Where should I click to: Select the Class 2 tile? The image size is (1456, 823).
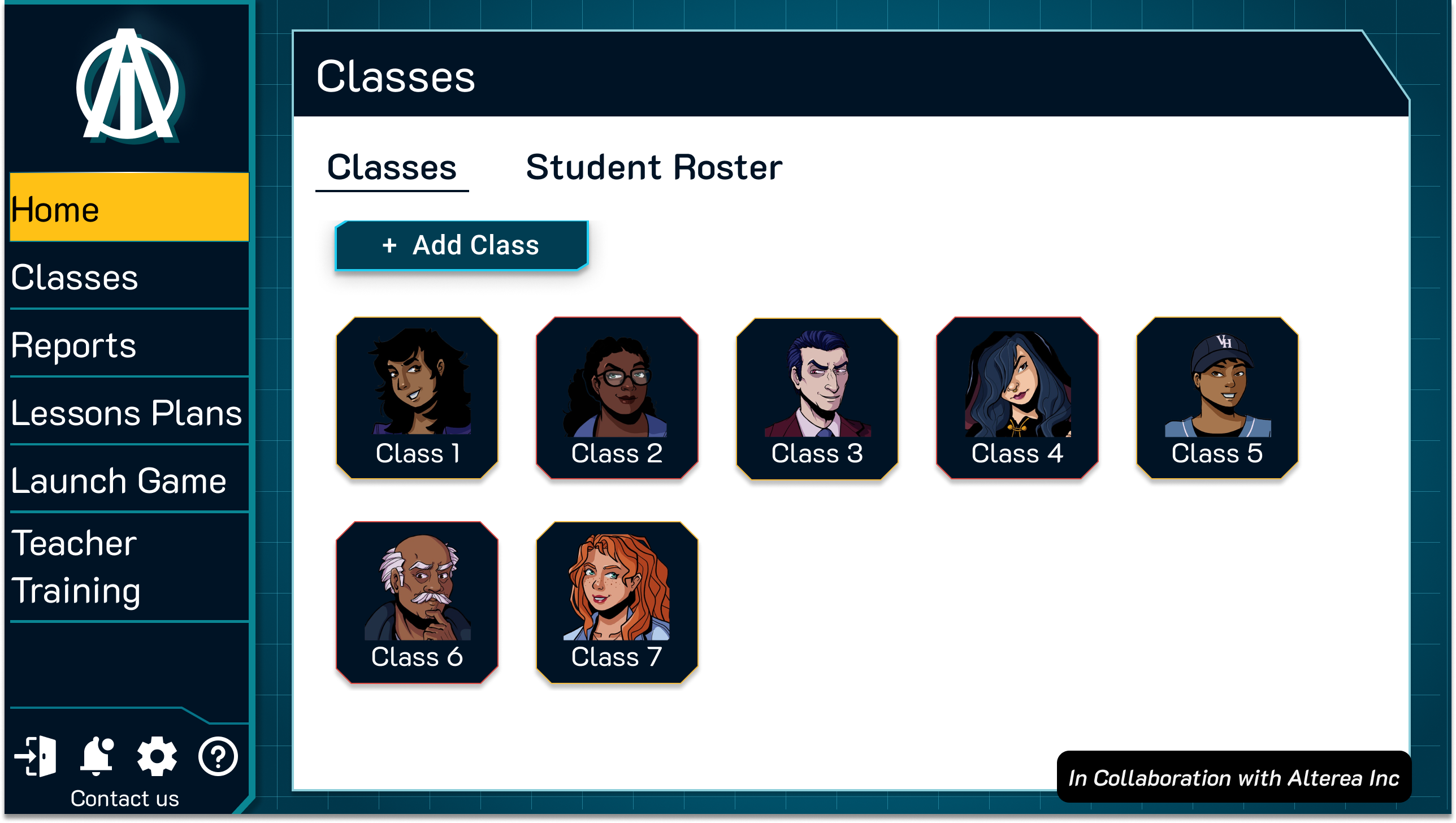click(617, 398)
